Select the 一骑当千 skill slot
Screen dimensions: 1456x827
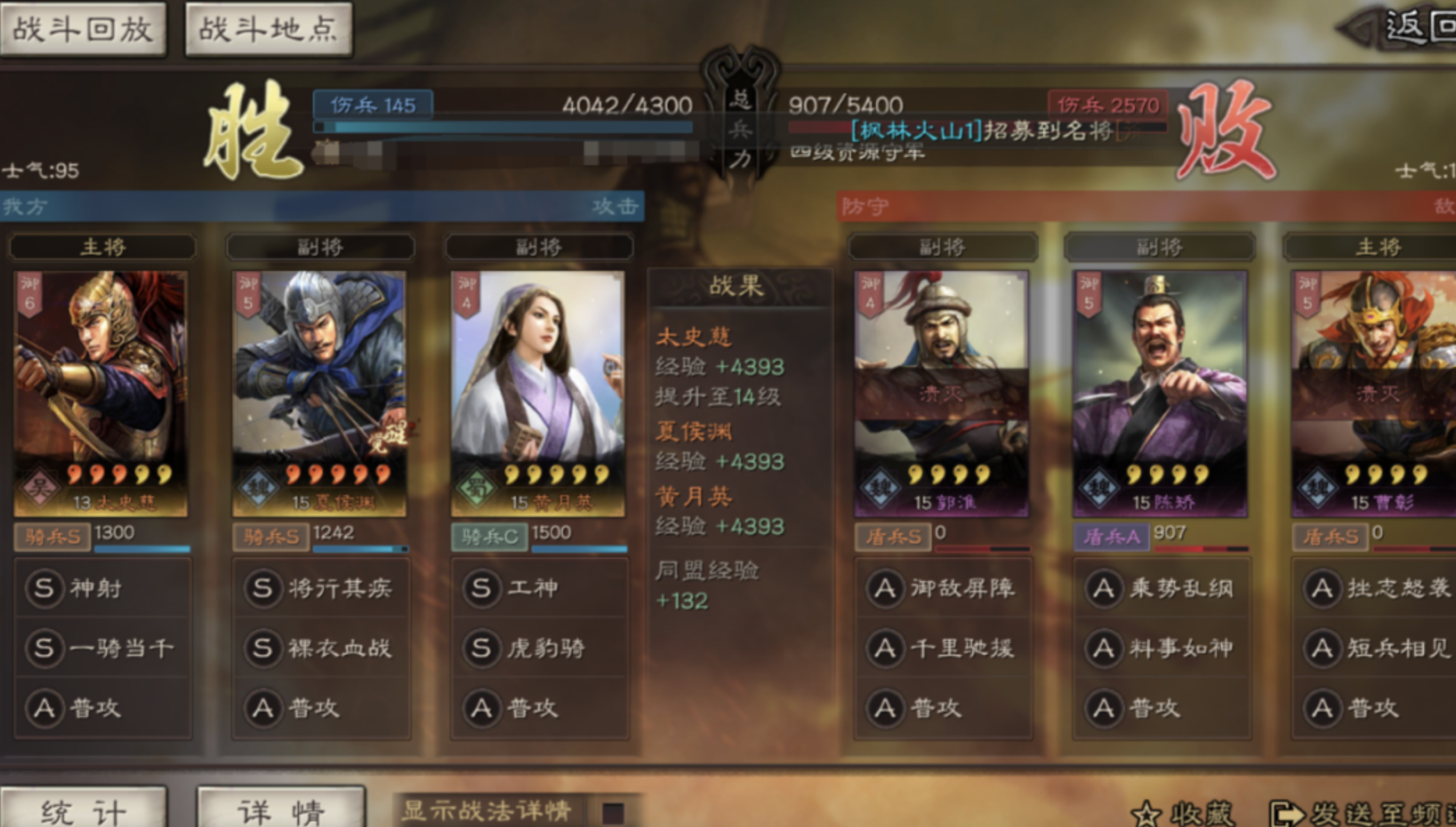click(x=45, y=647)
